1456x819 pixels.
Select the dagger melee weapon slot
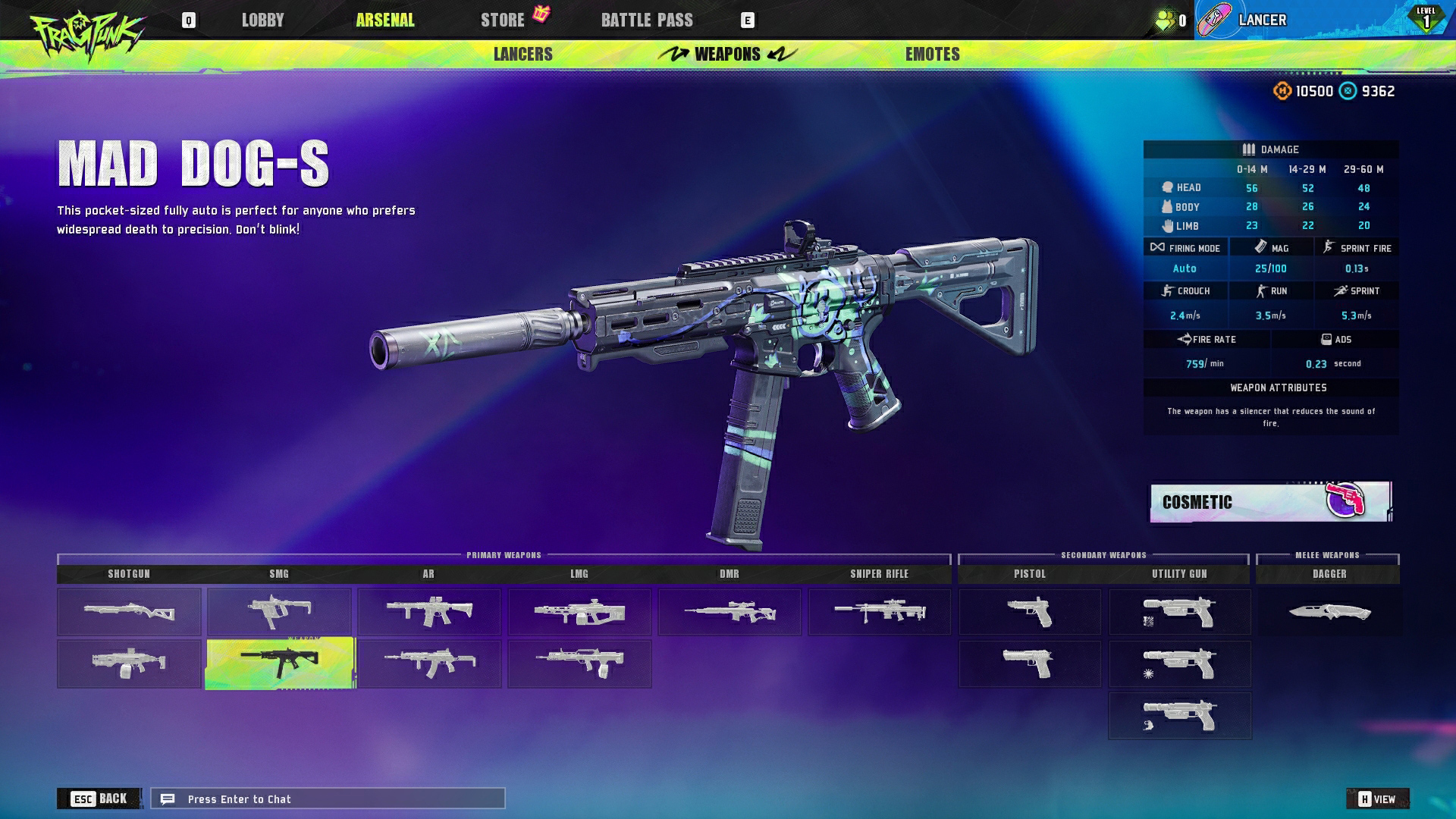1329,611
